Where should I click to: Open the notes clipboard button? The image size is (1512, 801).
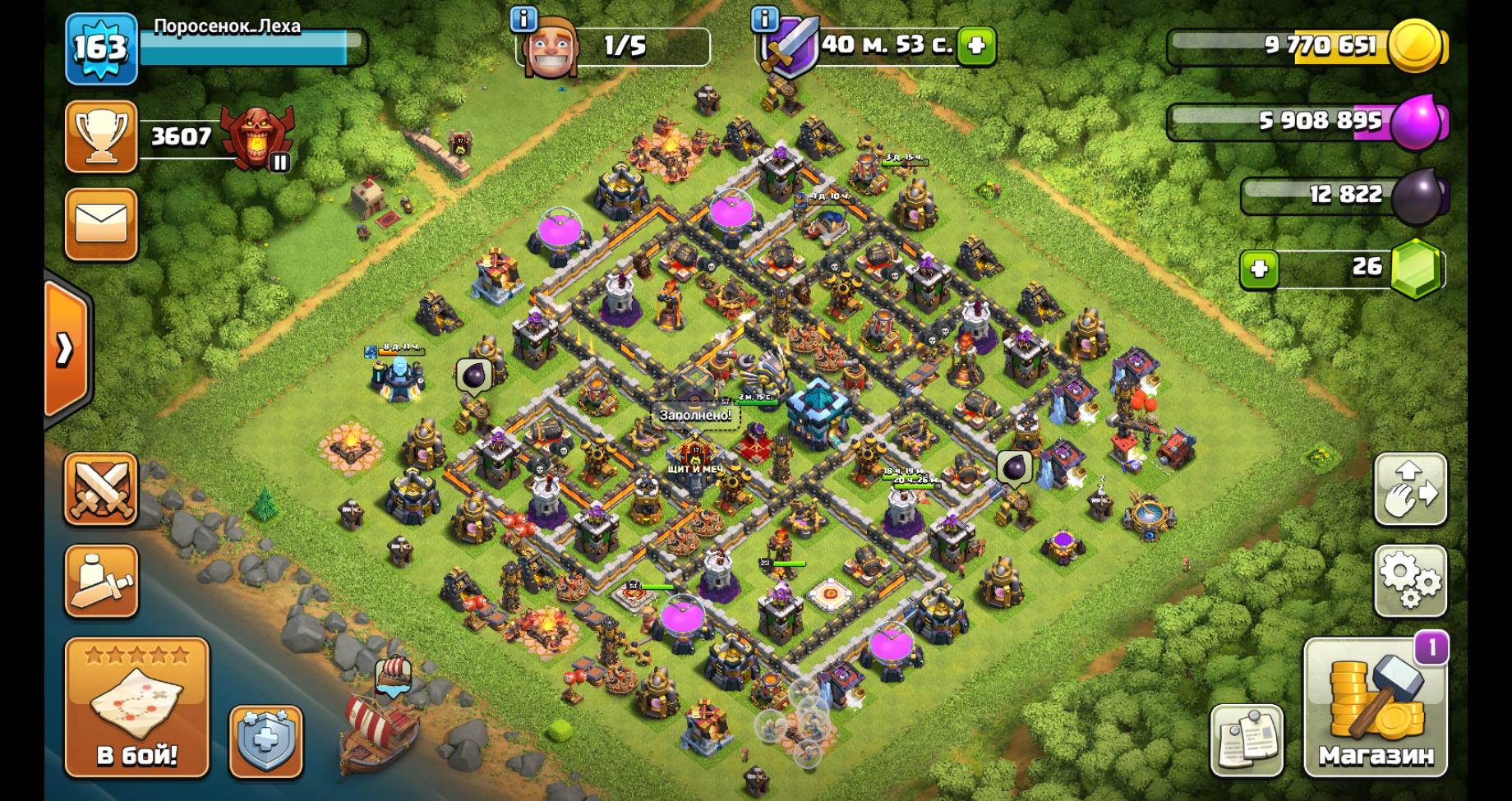[1246, 740]
